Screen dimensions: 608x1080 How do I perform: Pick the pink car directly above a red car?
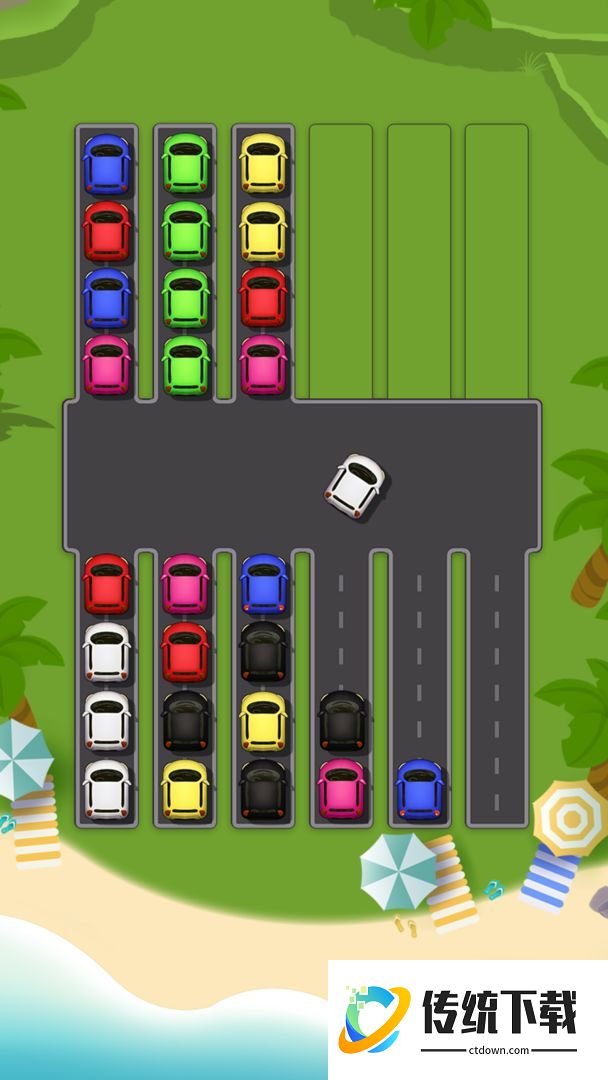pyautogui.click(x=185, y=584)
